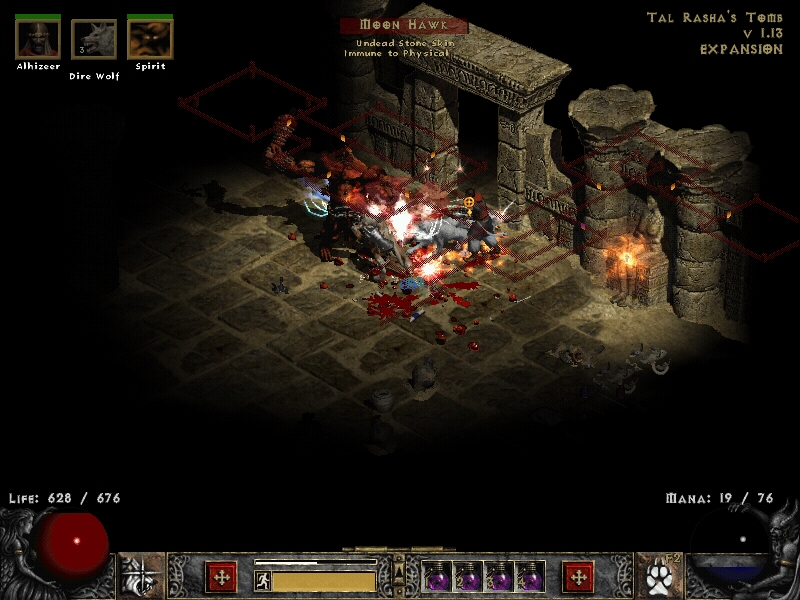Open new skills with red plus near paw icon
The width and height of the screenshot is (800, 600).
coord(578,577)
